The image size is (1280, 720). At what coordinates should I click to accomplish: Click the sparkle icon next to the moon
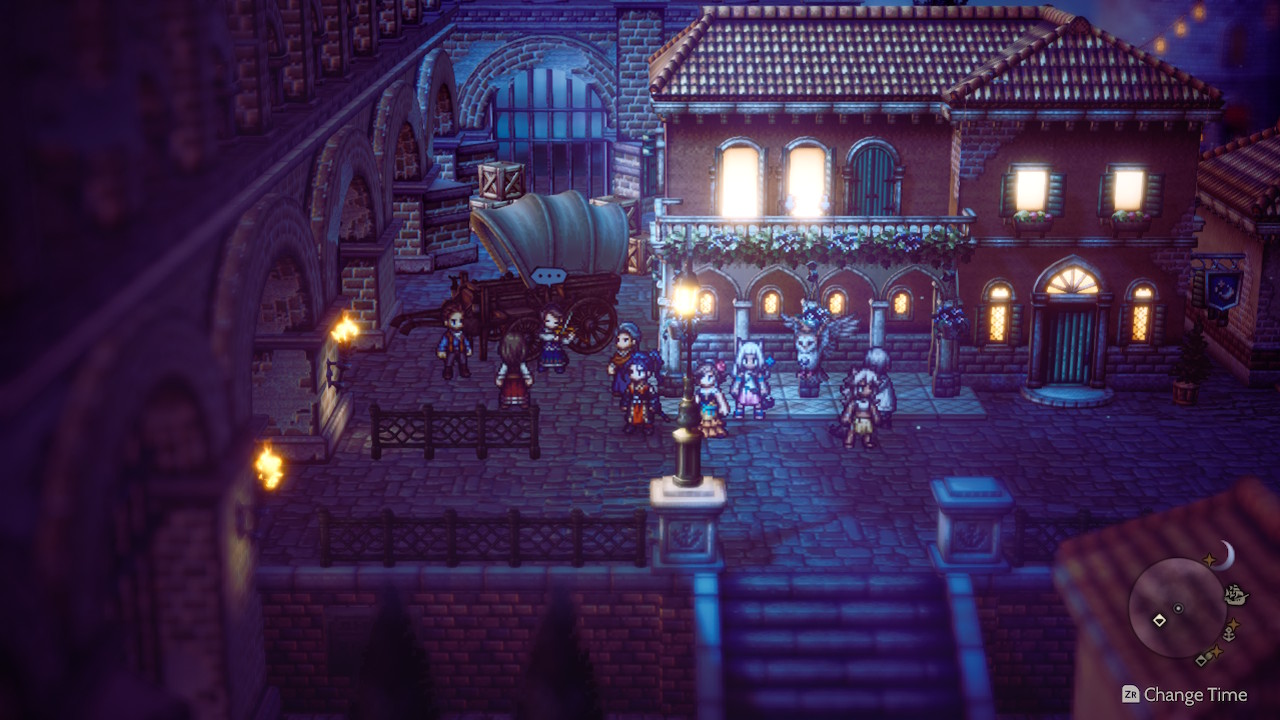coord(1209,558)
